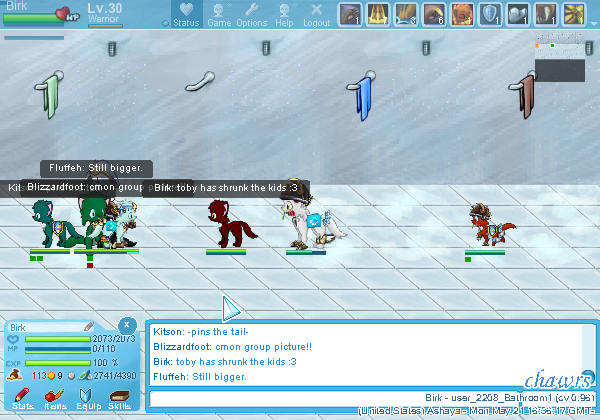Open the Help menu
Screen dimensions: 600x420
pos(284,15)
